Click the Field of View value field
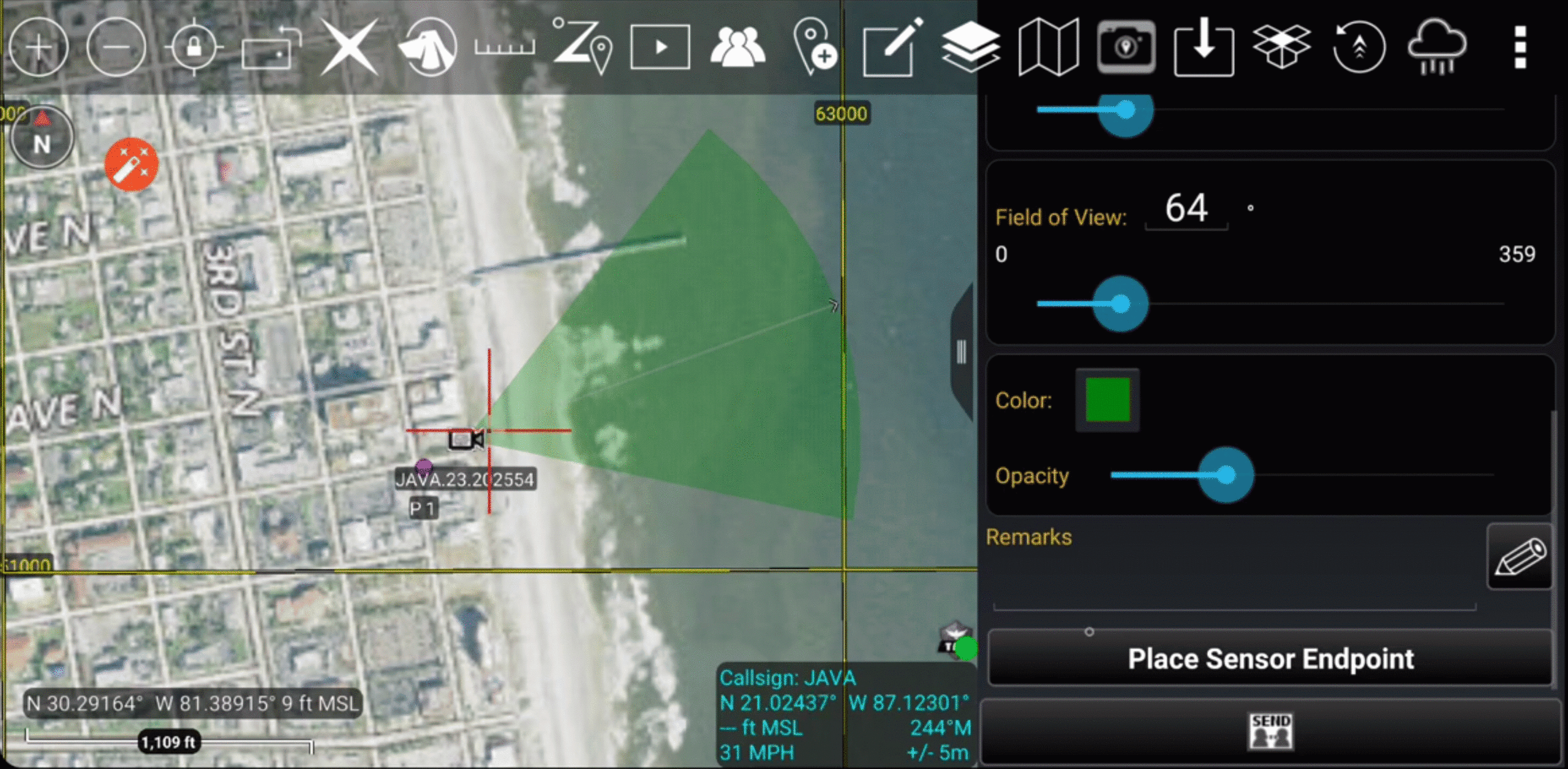1568x769 pixels. click(x=1186, y=208)
